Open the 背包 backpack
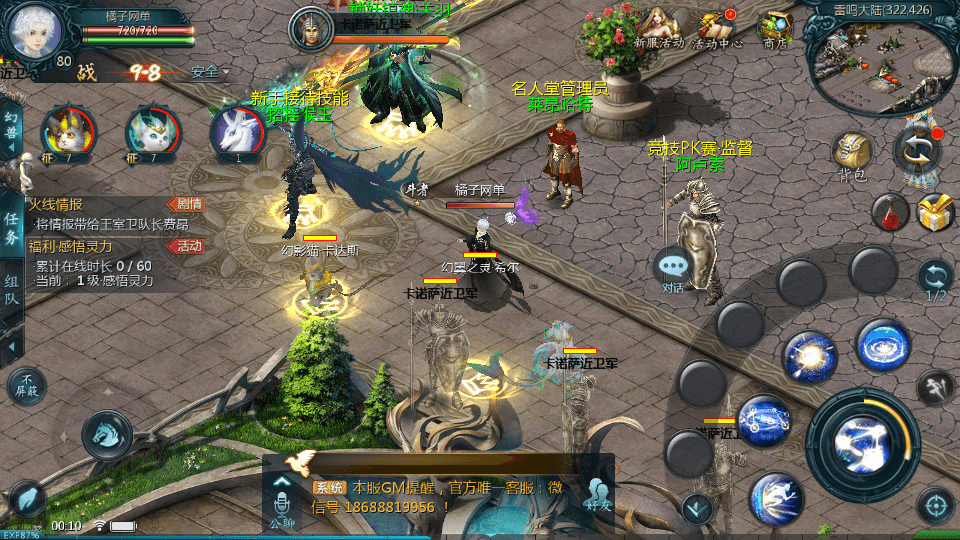Image resolution: width=960 pixels, height=540 pixels. tap(852, 155)
